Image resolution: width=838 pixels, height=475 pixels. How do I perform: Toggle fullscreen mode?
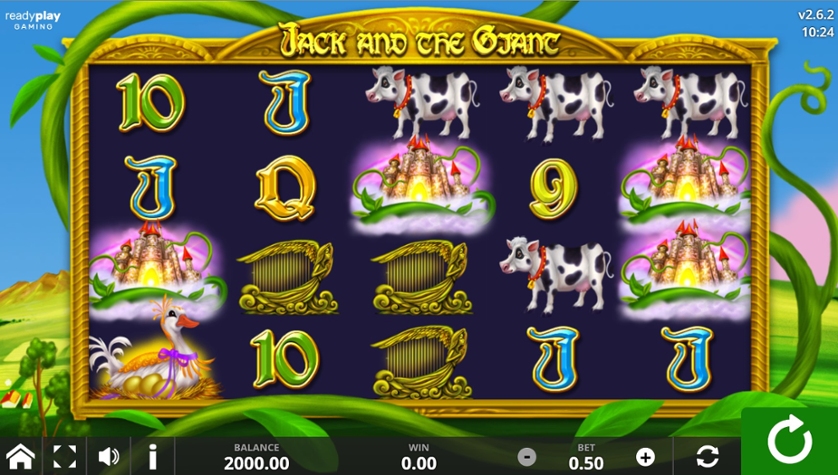[64, 457]
